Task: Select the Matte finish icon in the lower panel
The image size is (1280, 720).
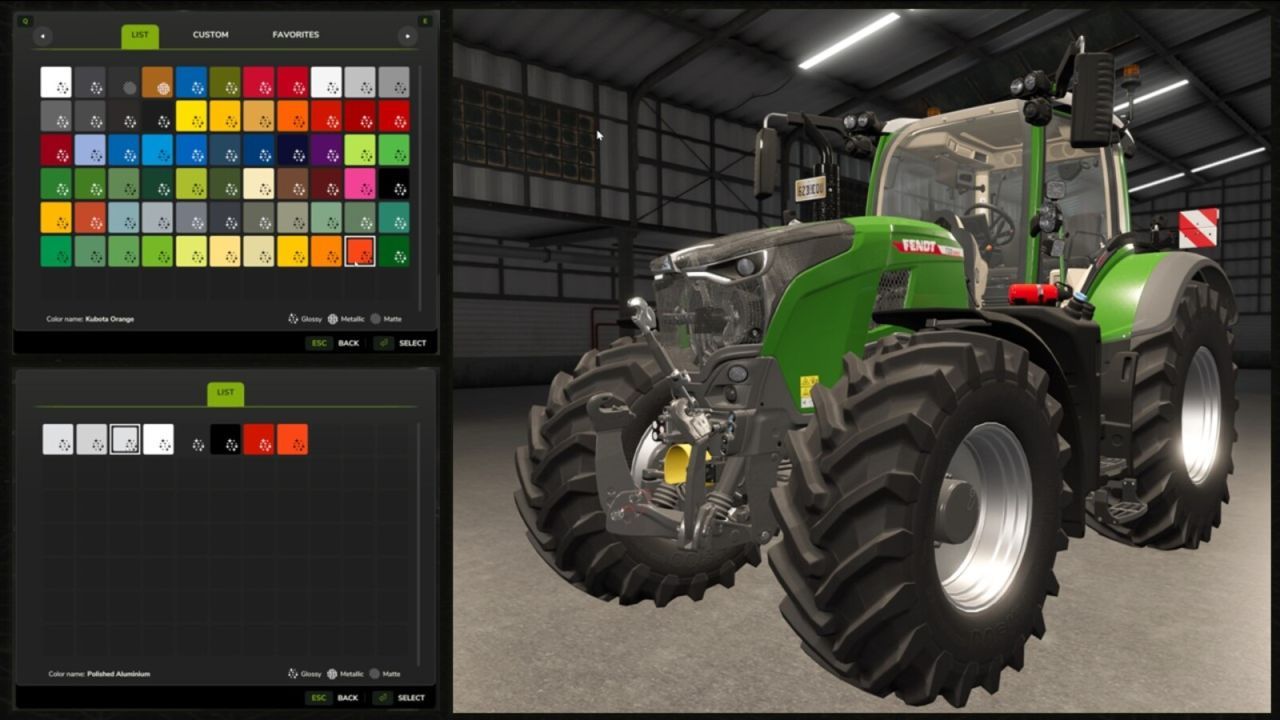Action: [x=375, y=673]
